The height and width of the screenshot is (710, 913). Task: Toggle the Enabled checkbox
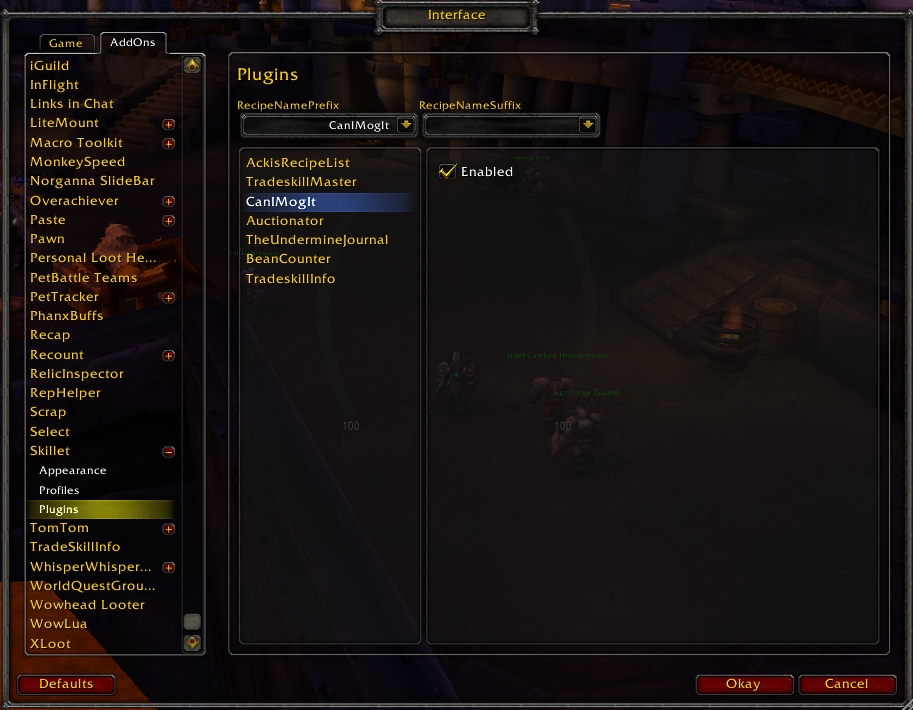pos(448,172)
